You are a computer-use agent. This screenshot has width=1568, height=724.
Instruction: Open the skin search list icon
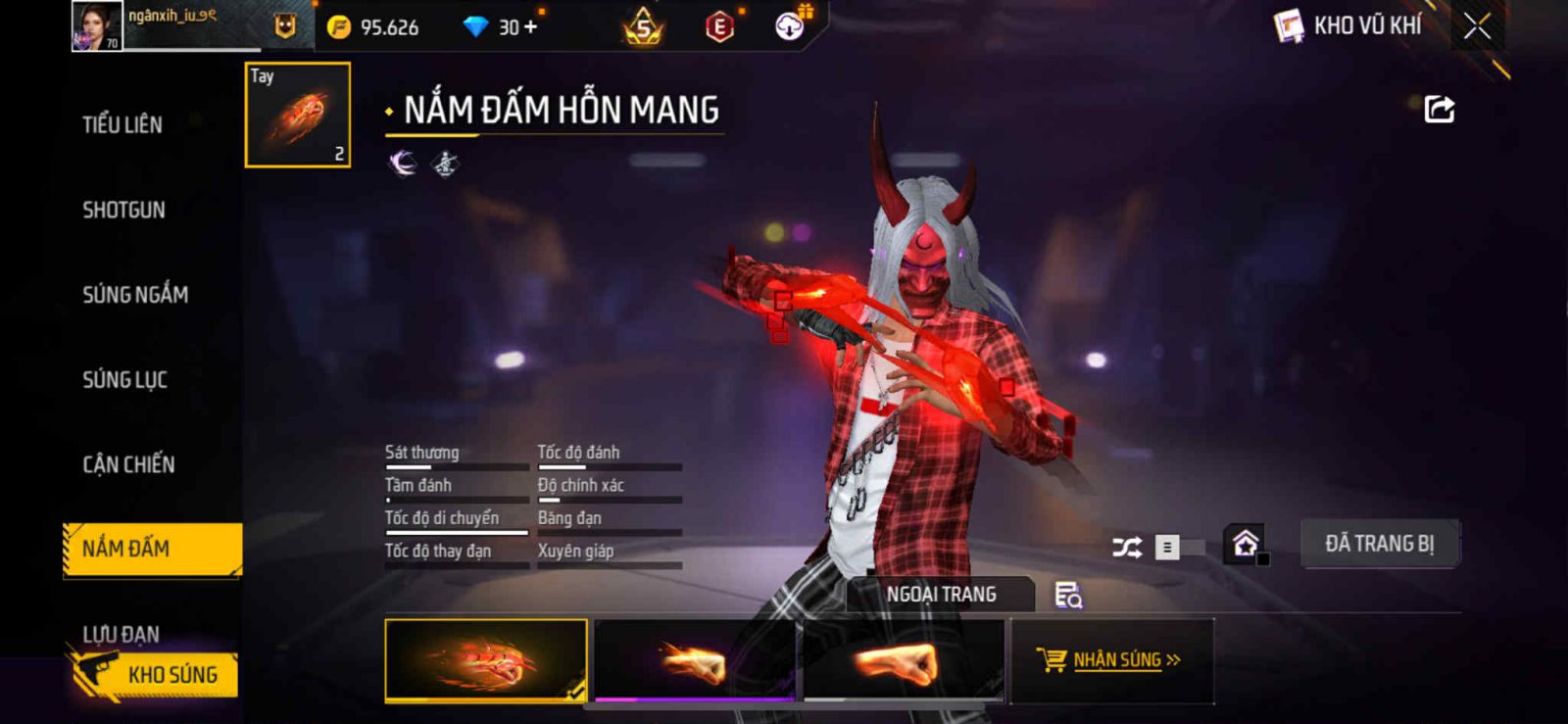[1068, 595]
